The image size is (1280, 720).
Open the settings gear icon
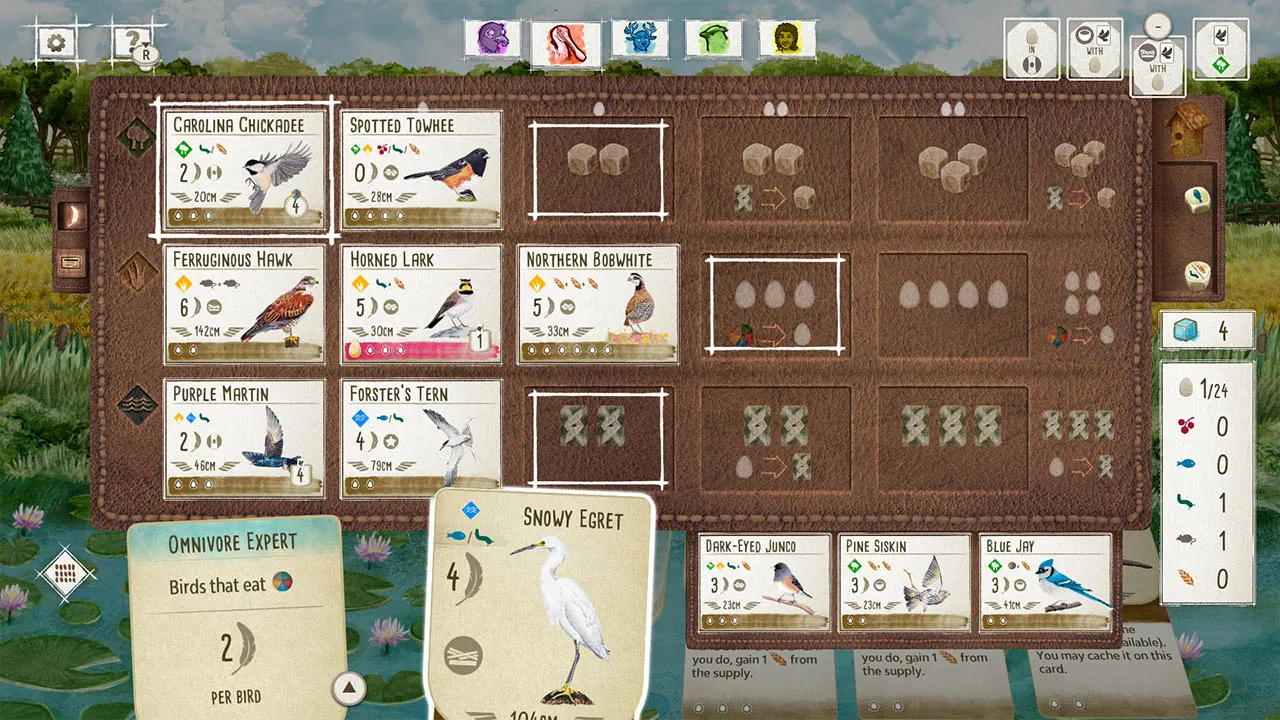click(57, 42)
